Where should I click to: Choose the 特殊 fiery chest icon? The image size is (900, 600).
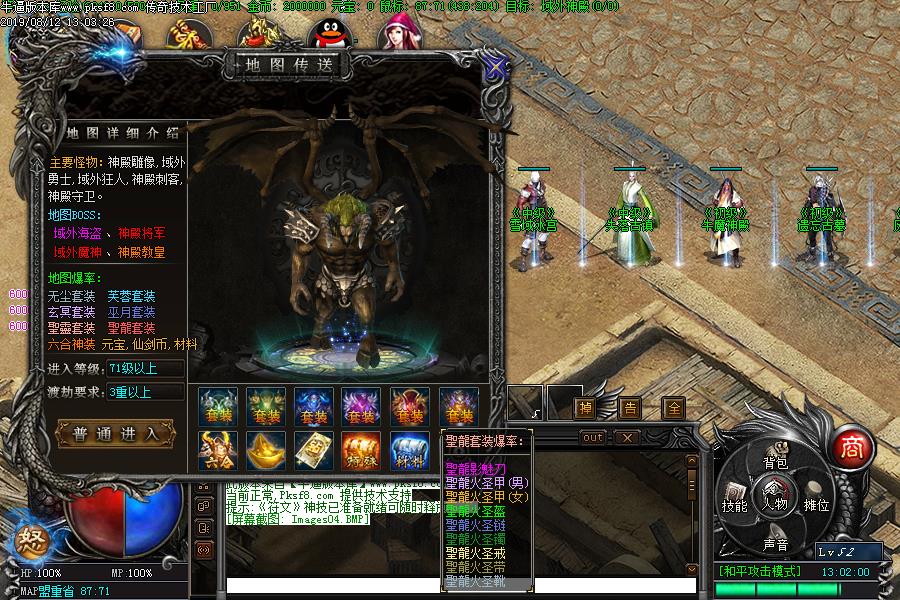[x=361, y=451]
